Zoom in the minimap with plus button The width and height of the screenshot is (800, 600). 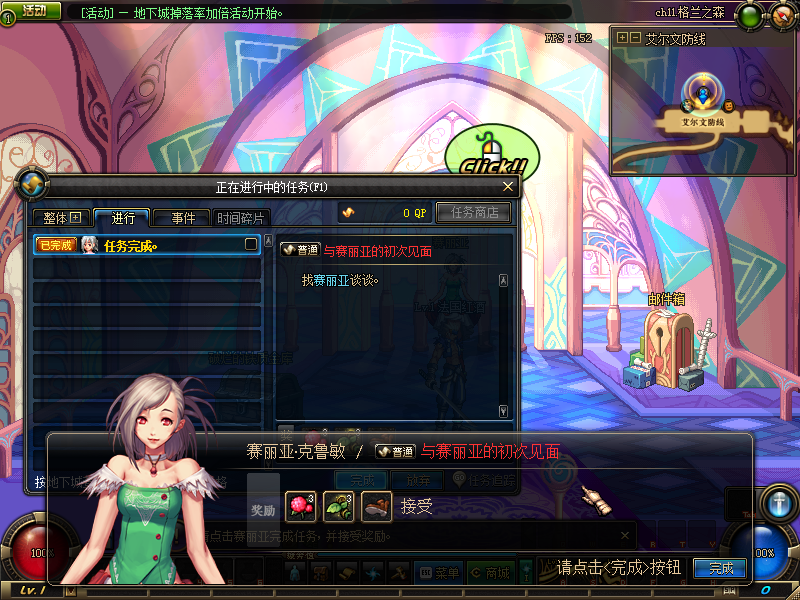tap(623, 38)
